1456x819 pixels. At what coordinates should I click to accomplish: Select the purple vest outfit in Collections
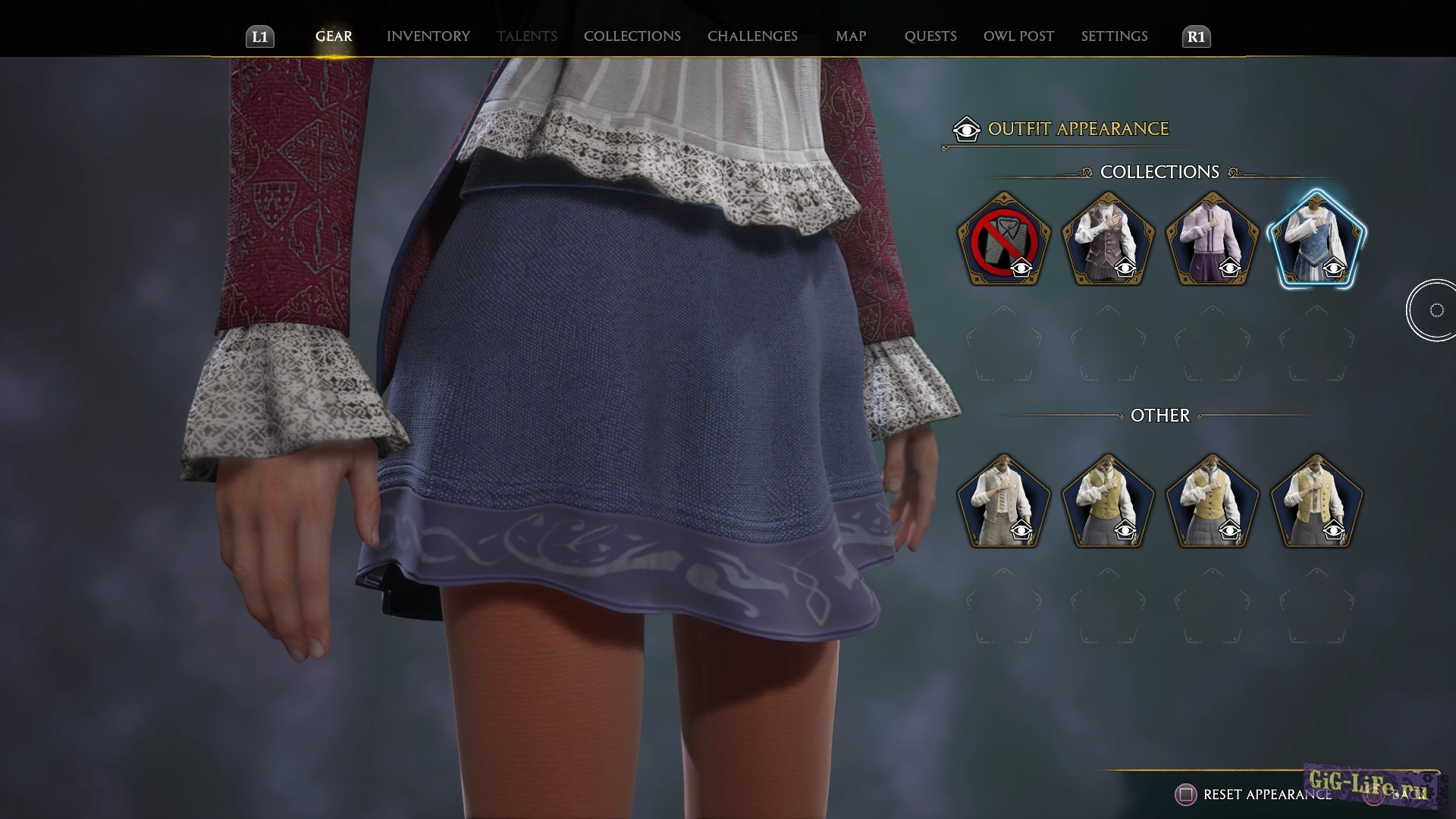(x=1109, y=239)
